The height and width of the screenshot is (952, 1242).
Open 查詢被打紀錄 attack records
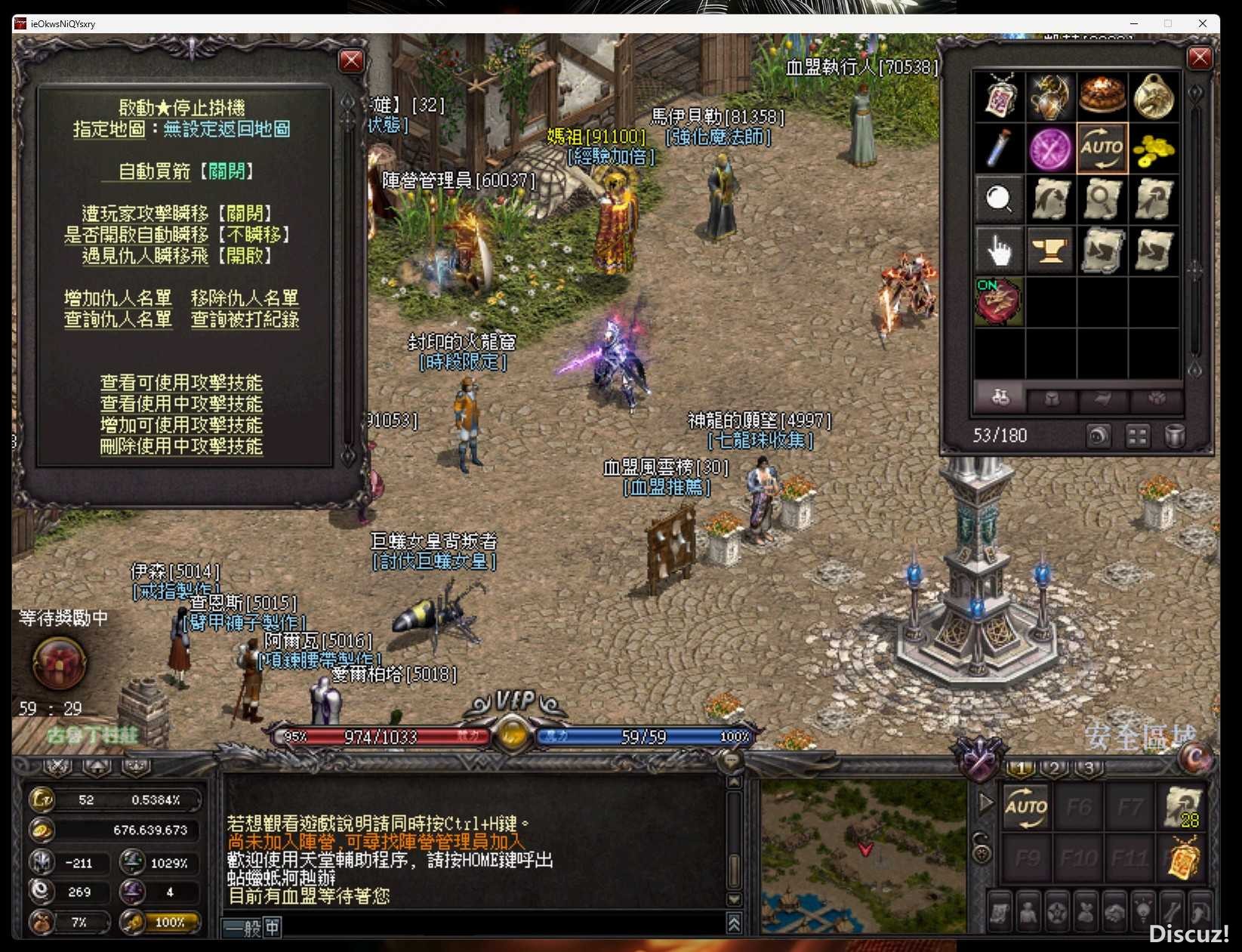click(x=245, y=319)
